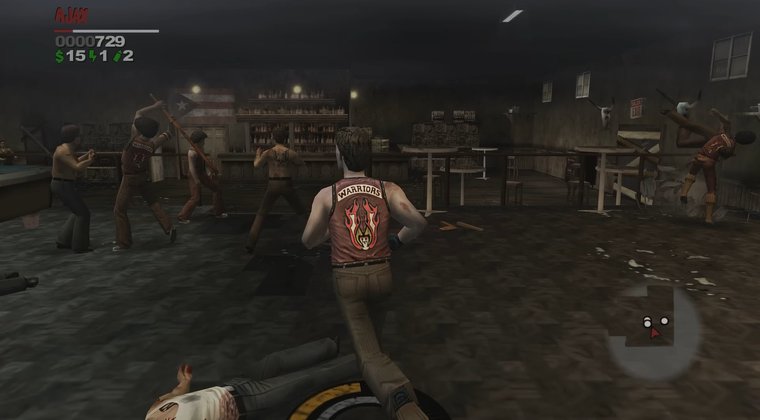760x420 pixels.
Task: Select the green lightning bolt flash icon
Action: tap(92, 56)
